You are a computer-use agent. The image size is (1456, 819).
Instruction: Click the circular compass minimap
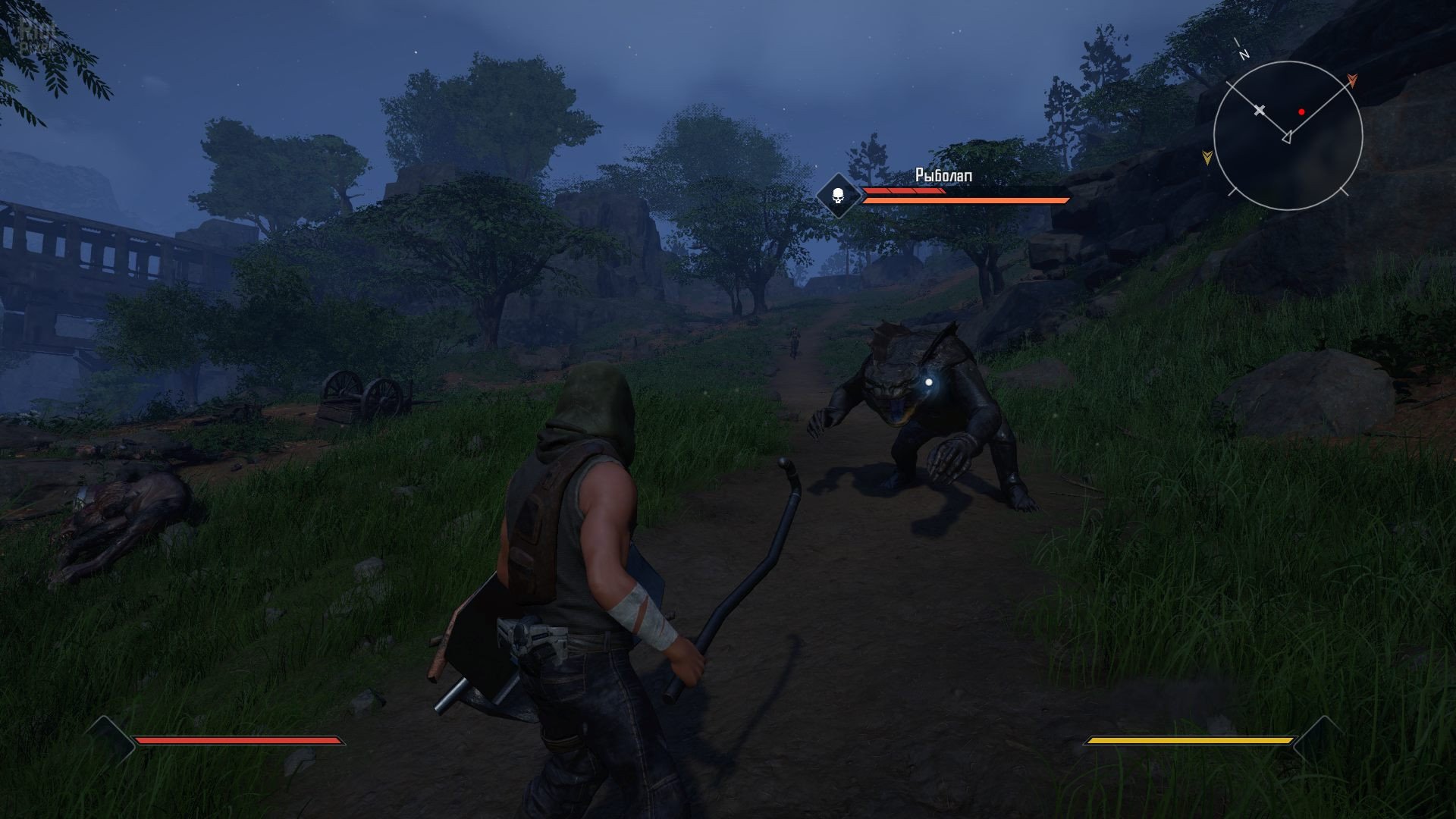coord(1288,136)
